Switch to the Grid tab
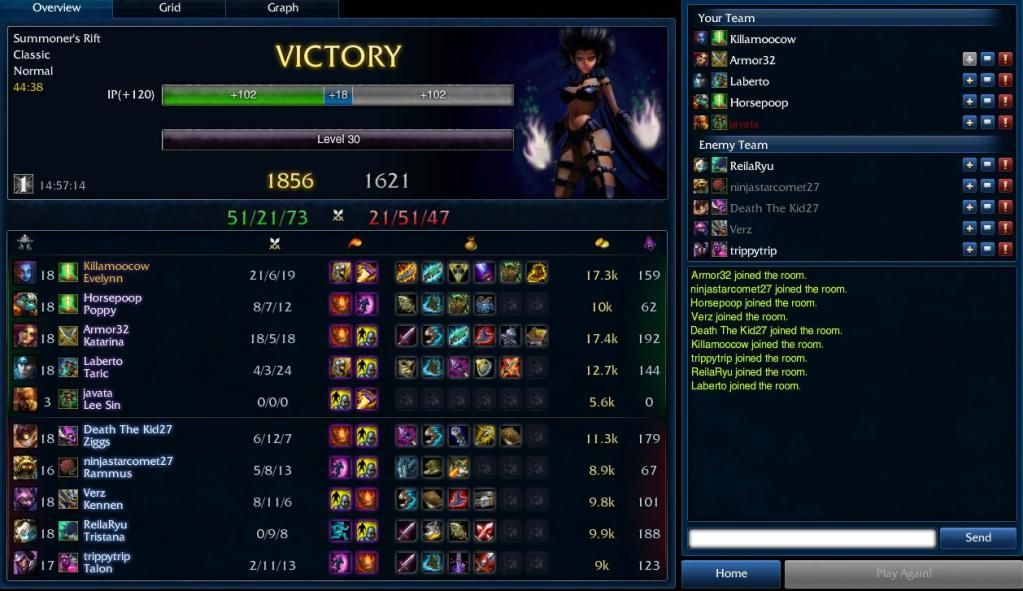The image size is (1023, 591). pos(170,8)
